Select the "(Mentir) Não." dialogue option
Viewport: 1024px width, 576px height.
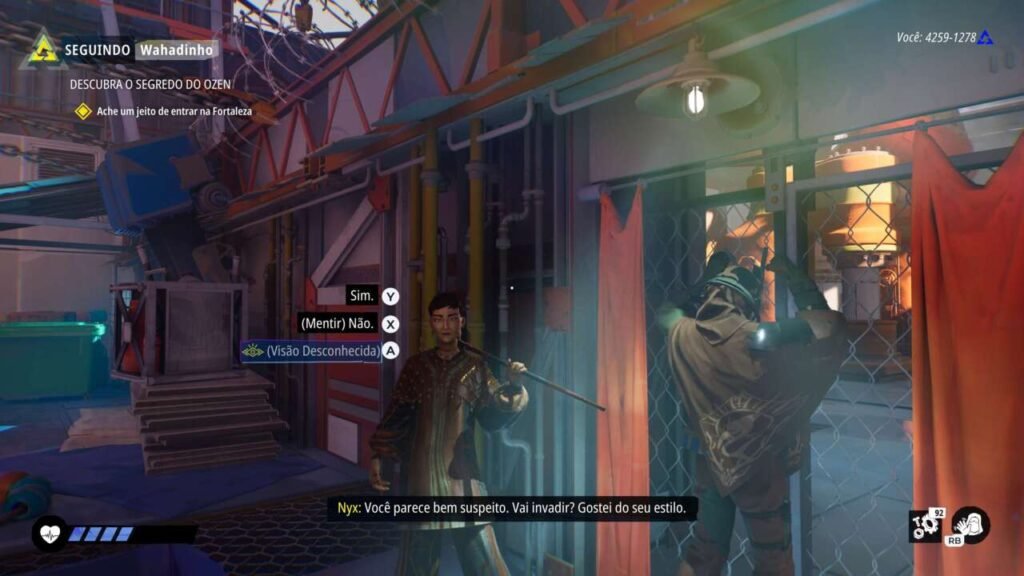point(338,324)
